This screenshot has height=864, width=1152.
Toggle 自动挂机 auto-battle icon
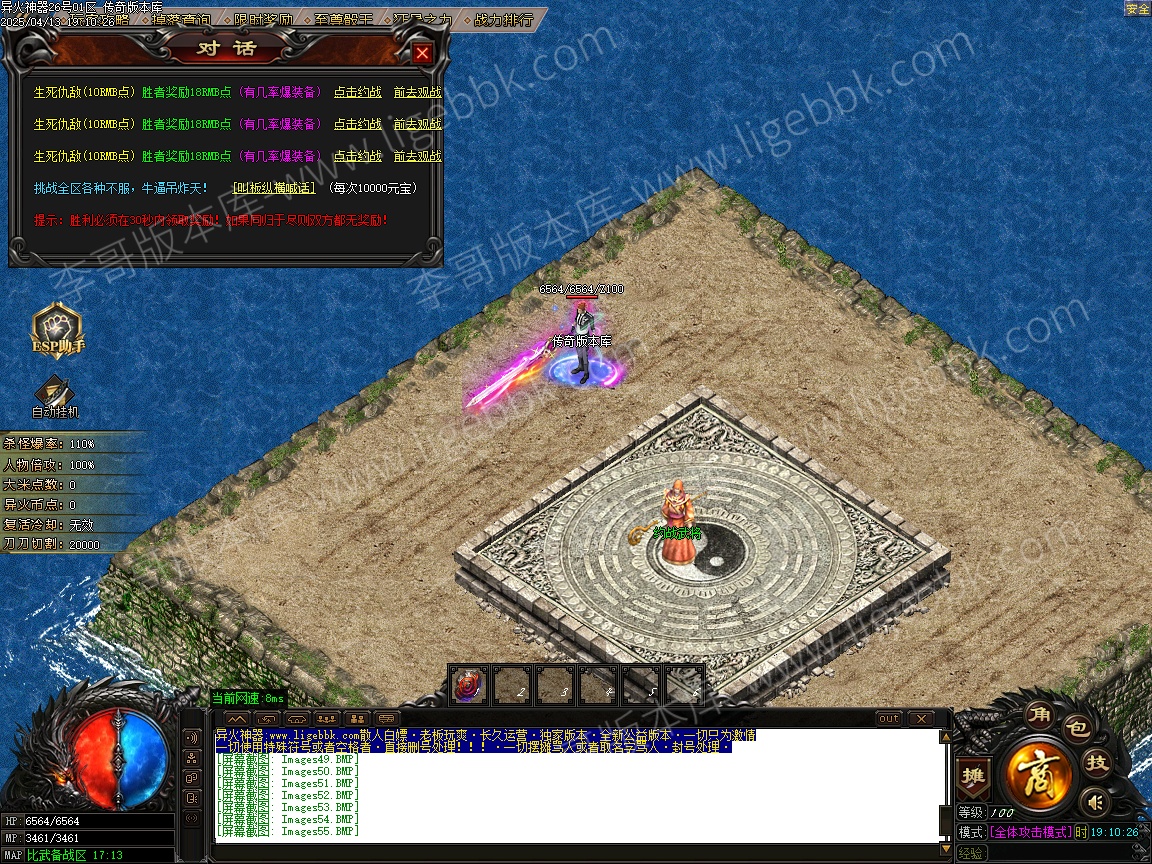54,395
